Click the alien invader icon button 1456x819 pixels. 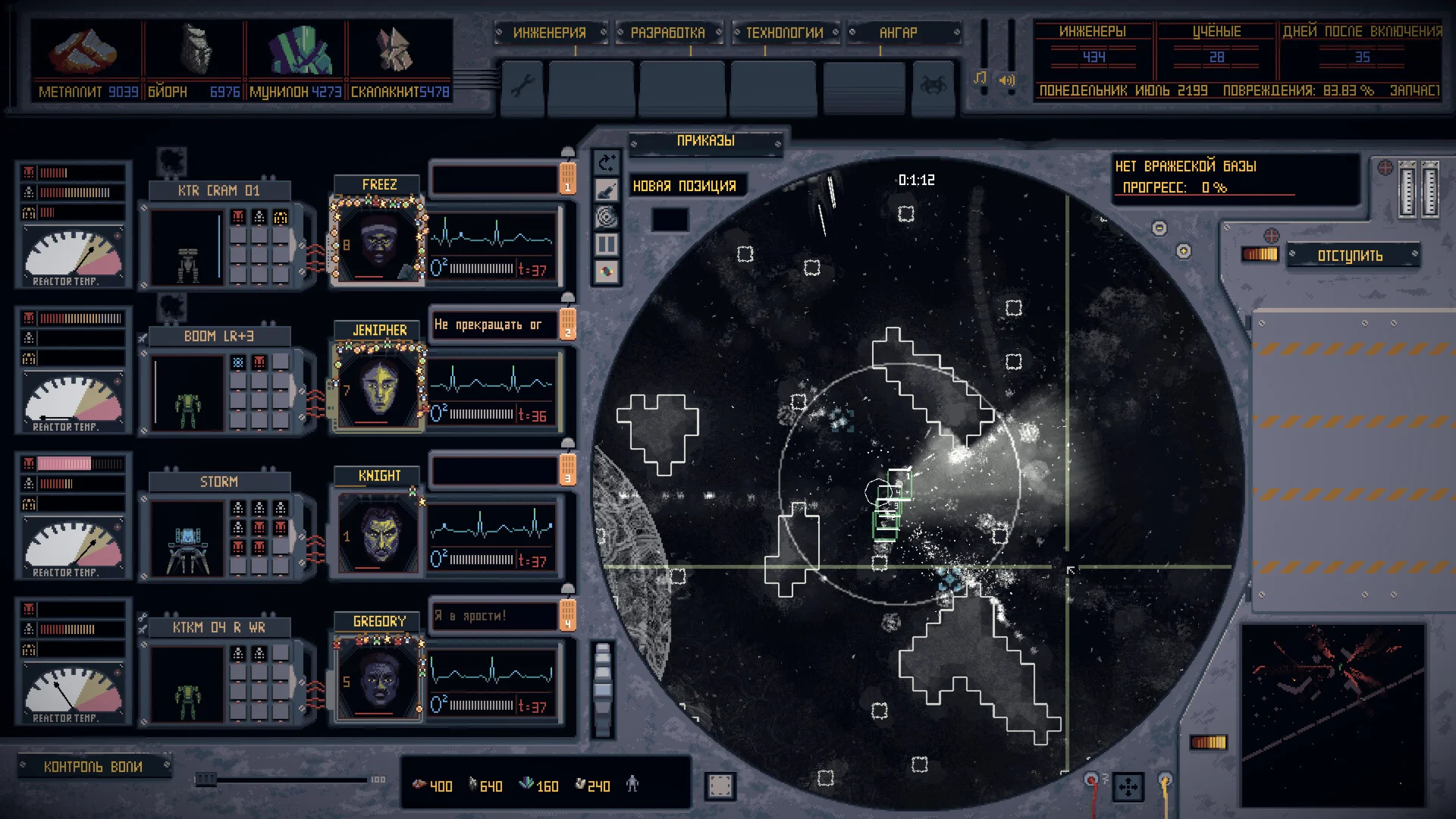tap(932, 86)
